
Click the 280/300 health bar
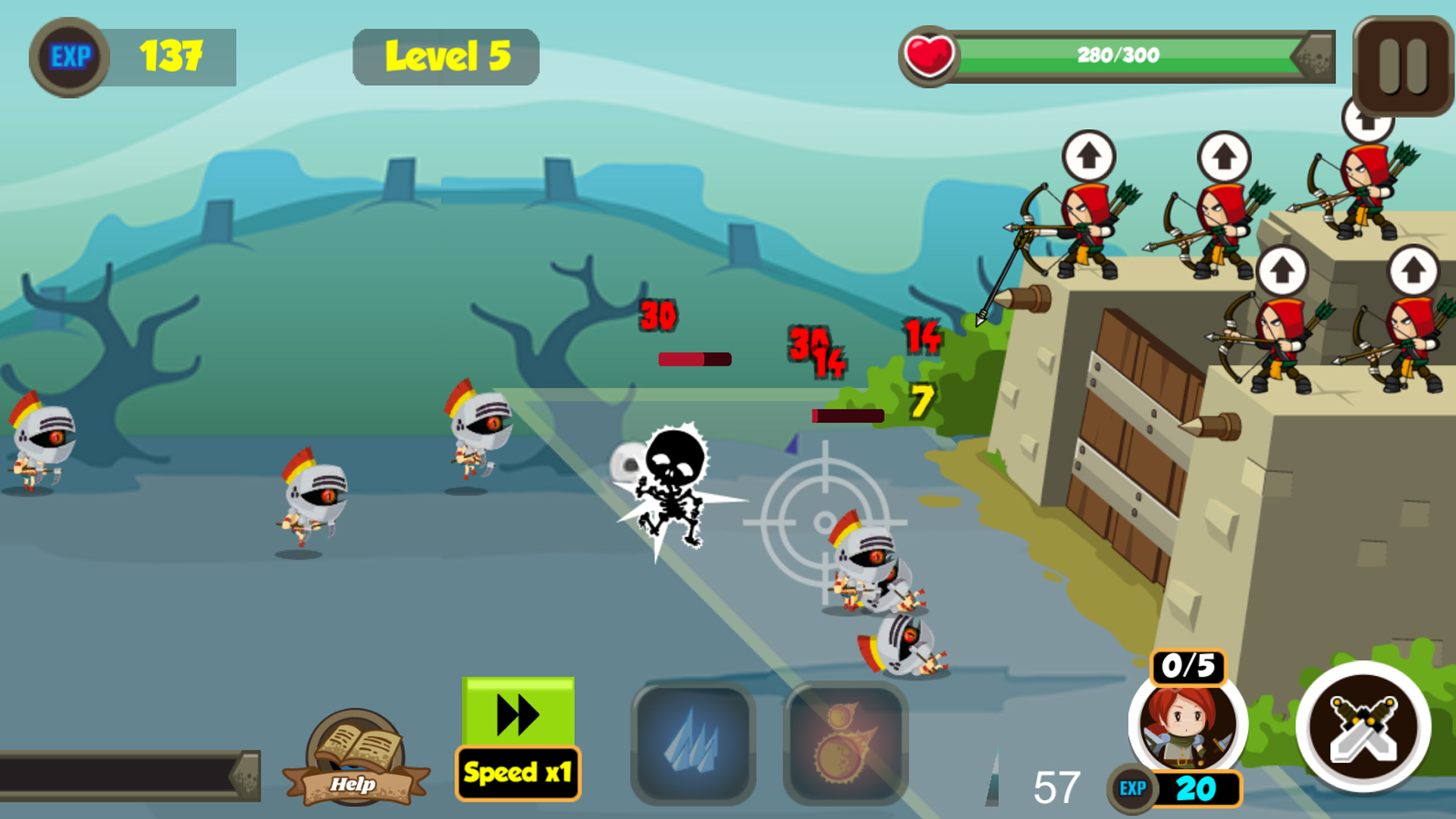coord(1117,55)
